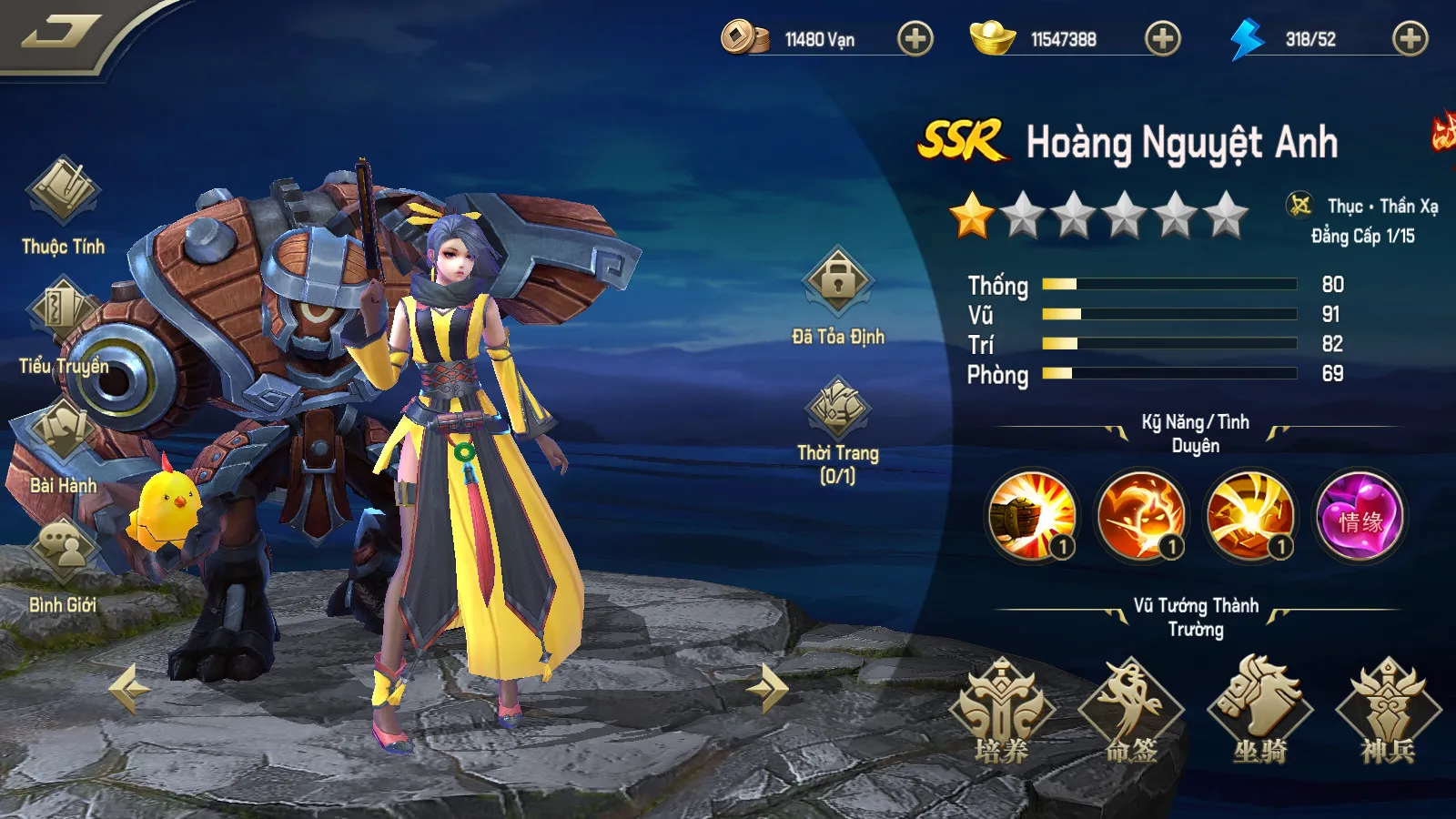This screenshot has height=819, width=1456.
Task: Open the 坐骑 mount menu
Action: click(1260, 710)
